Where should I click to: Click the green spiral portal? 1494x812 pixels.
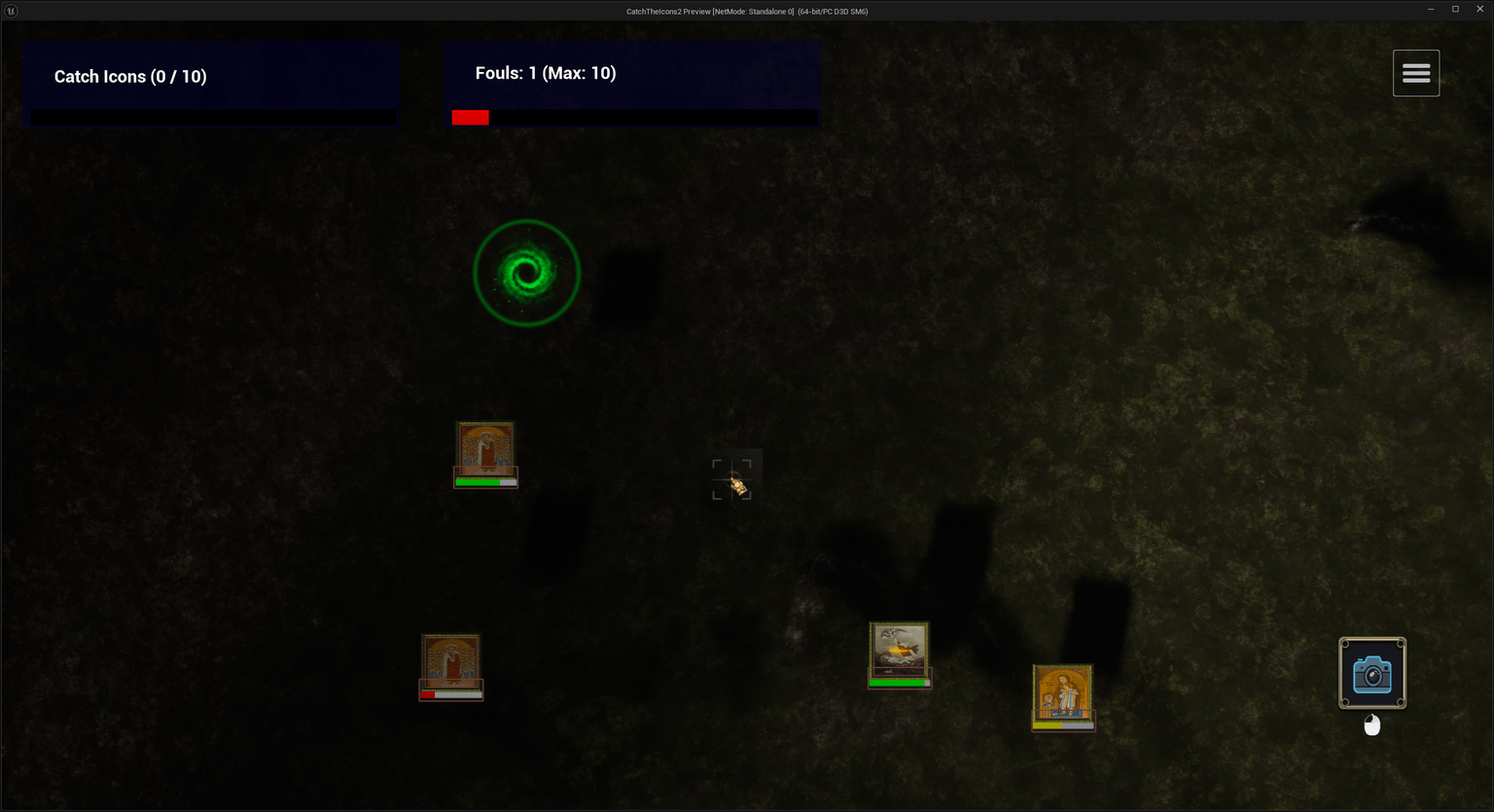[526, 272]
